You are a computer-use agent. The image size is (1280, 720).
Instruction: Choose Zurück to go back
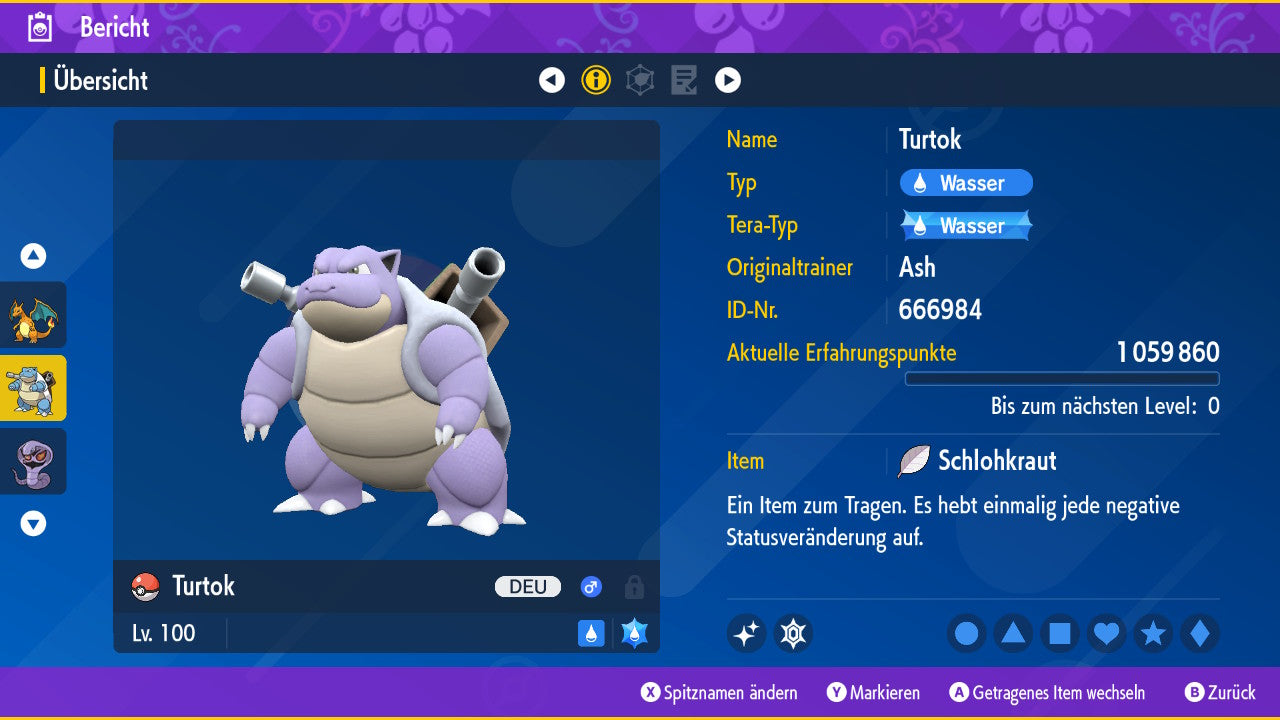click(x=1220, y=693)
